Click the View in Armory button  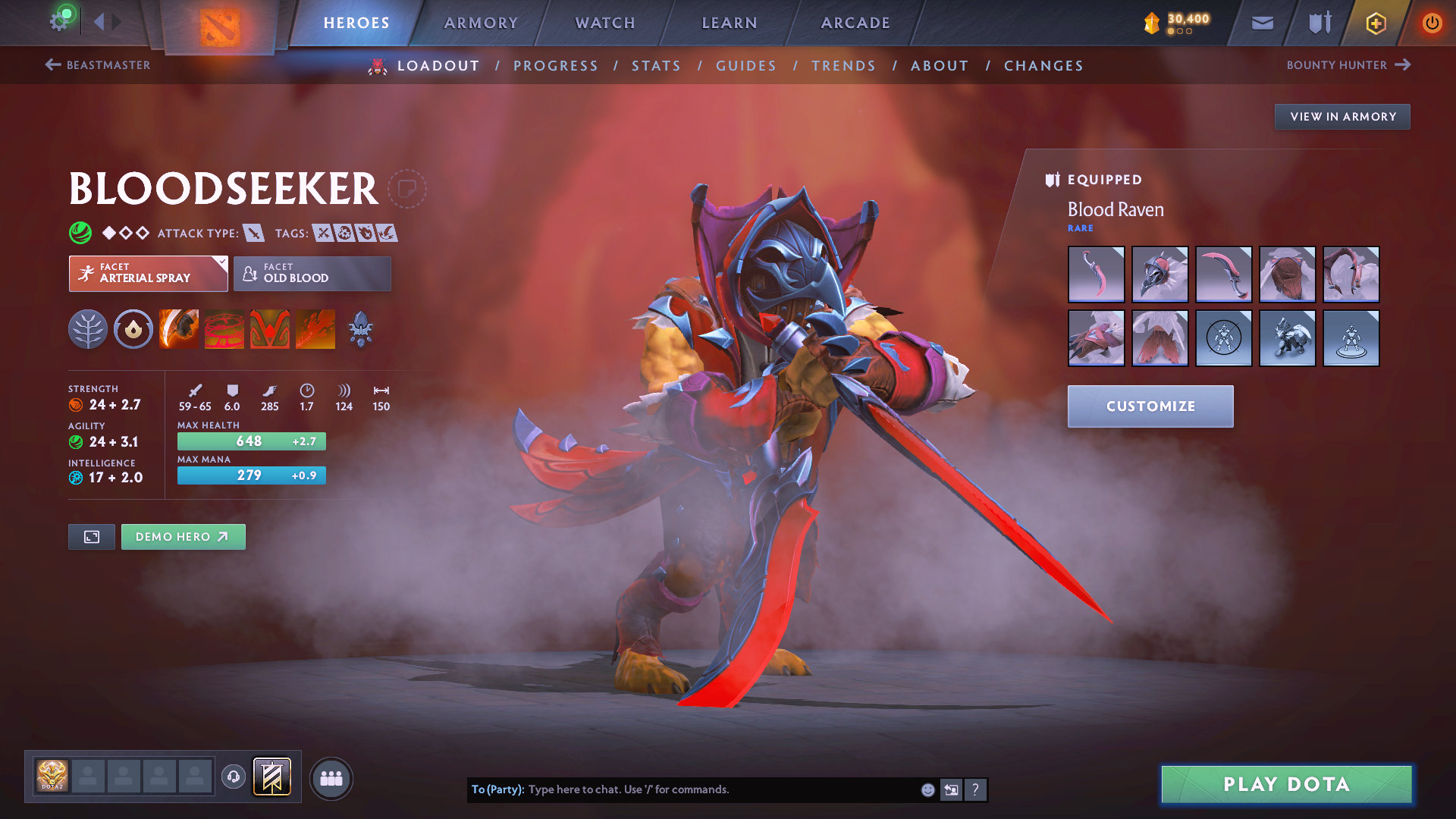(1342, 117)
